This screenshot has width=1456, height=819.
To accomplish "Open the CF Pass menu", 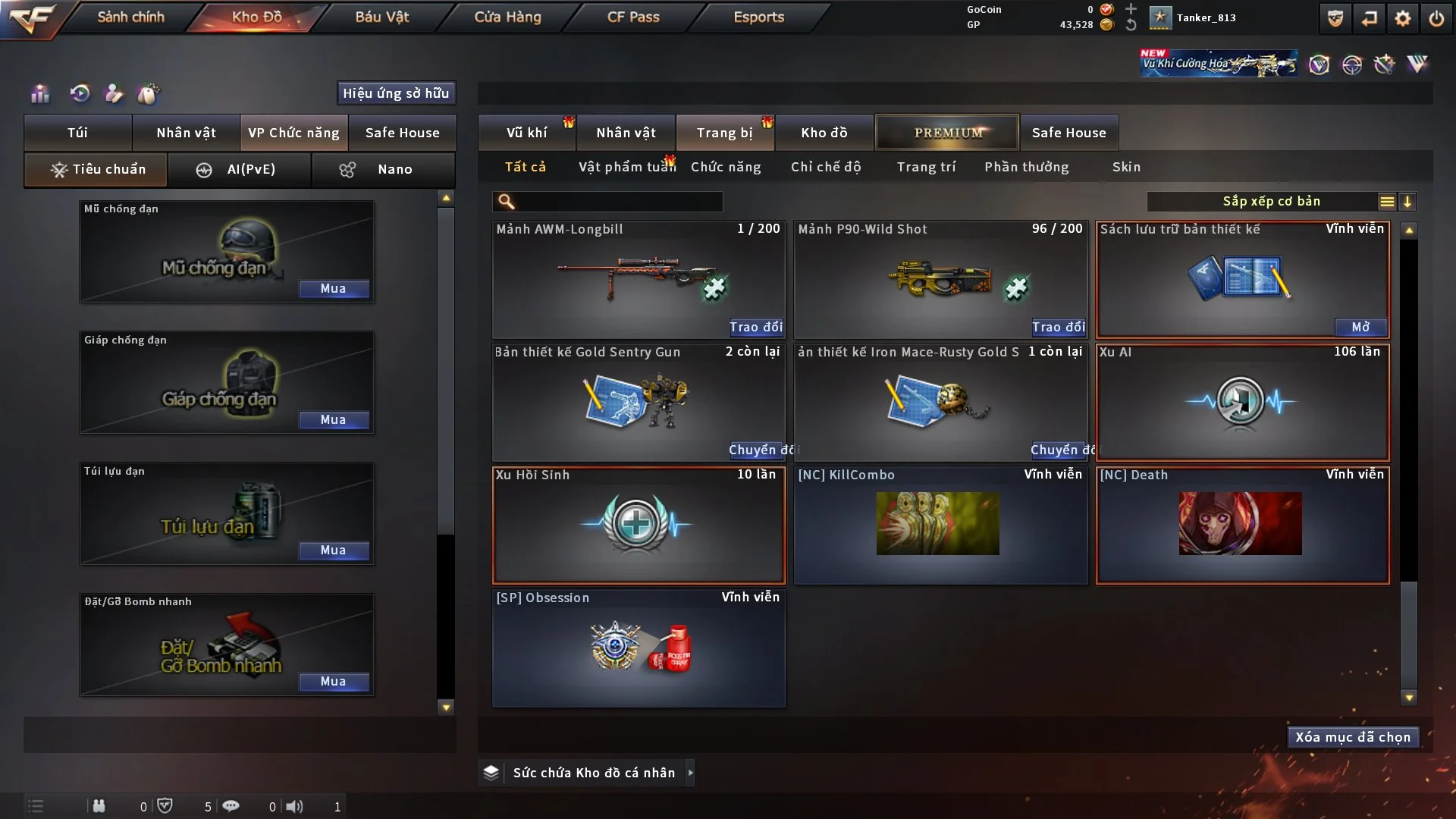I will [x=633, y=17].
